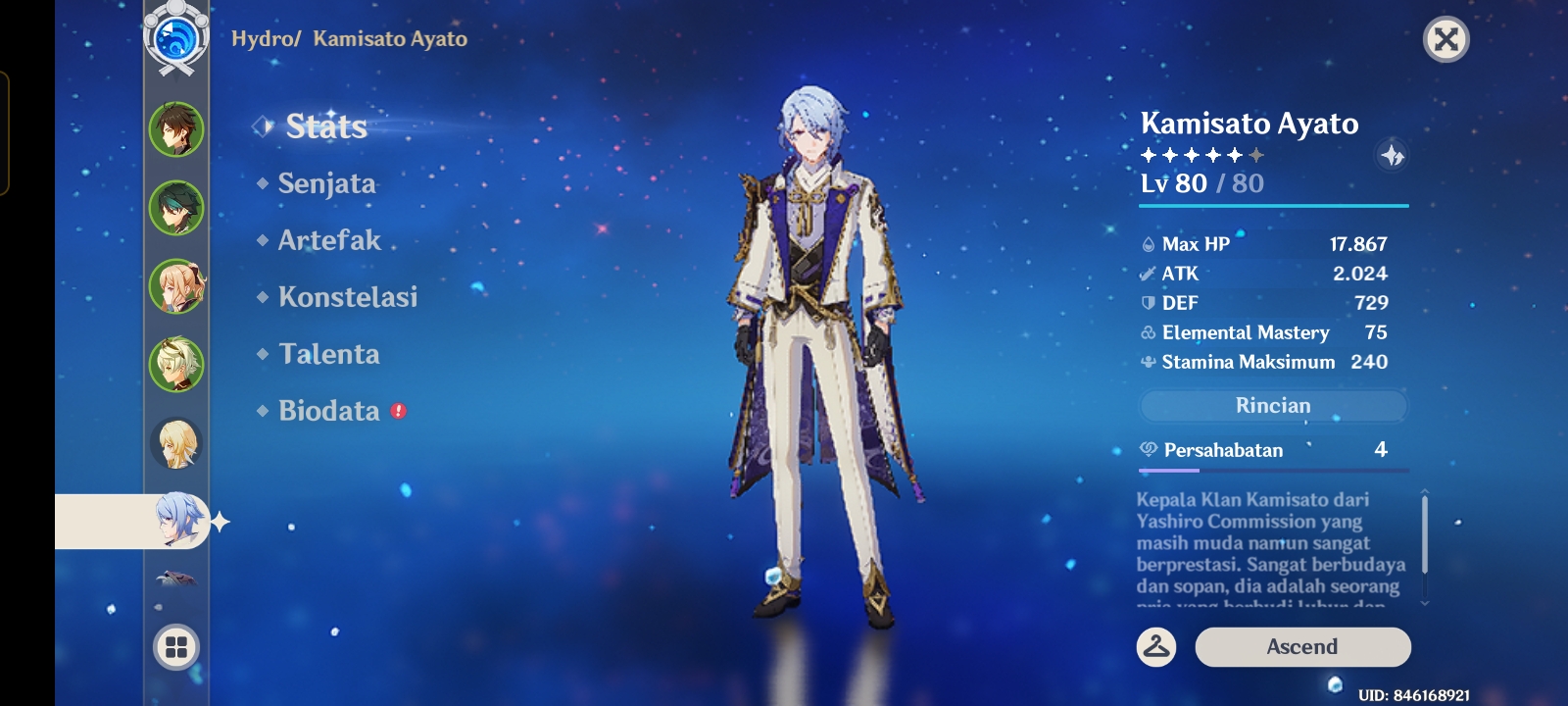Click the DEF shield icon
This screenshot has width=1568, height=706.
(1147, 303)
